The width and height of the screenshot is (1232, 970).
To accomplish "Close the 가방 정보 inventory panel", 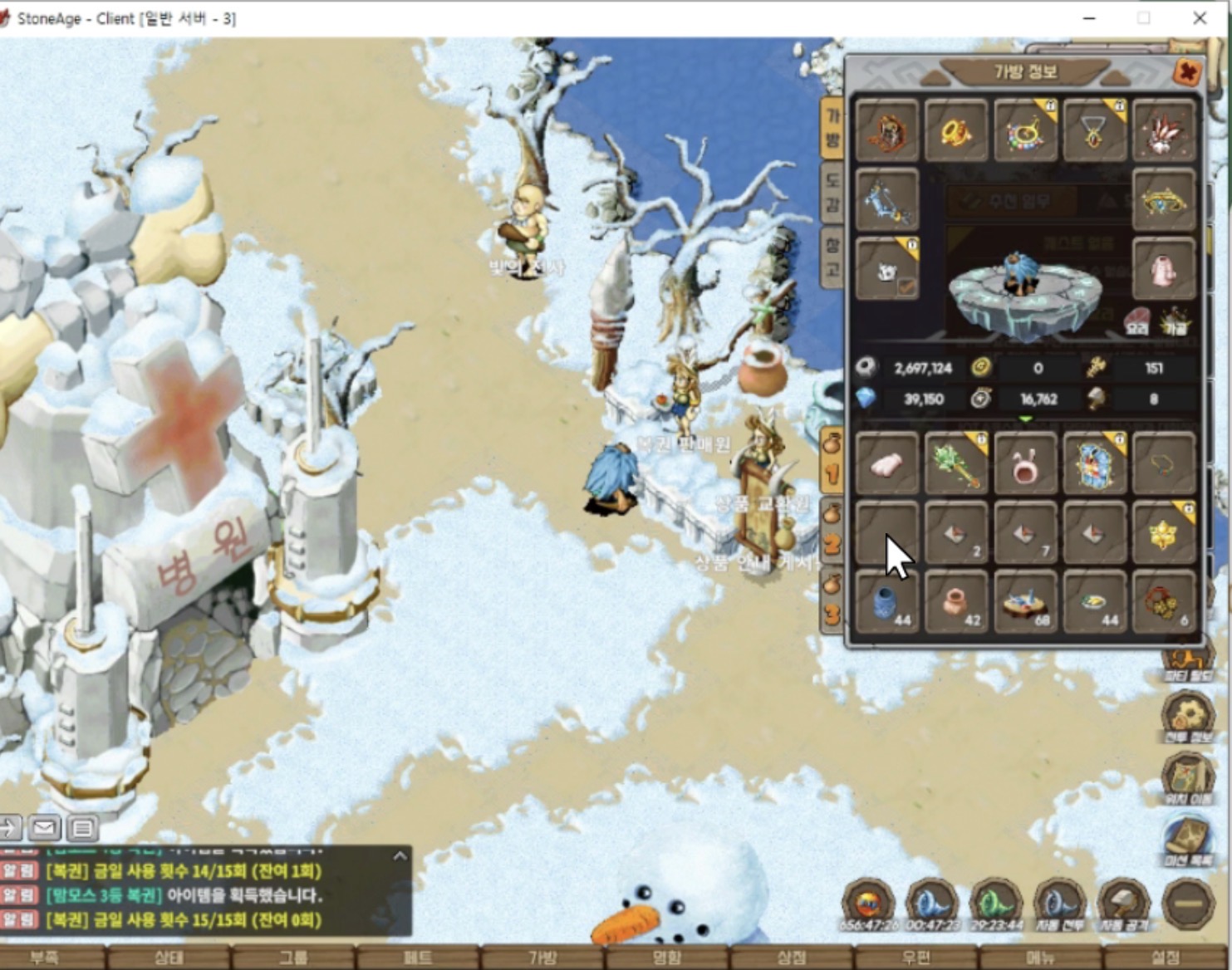I will [1188, 72].
